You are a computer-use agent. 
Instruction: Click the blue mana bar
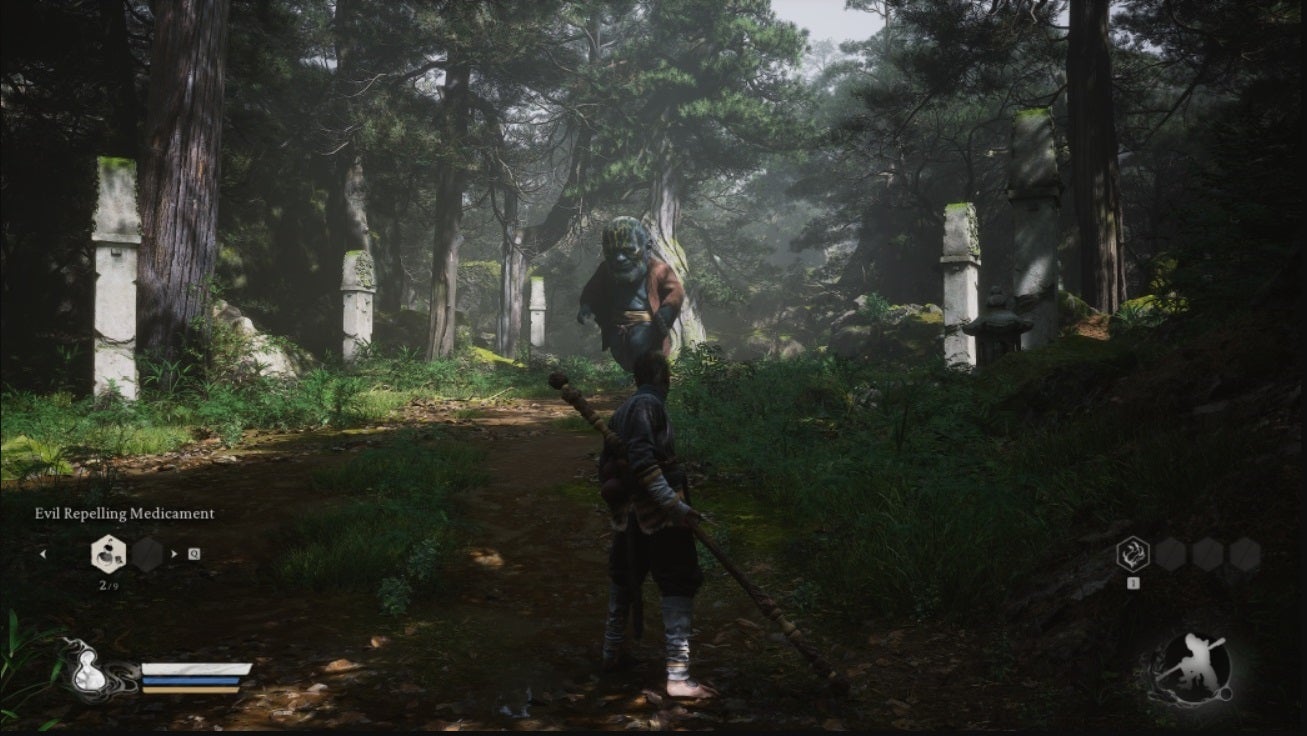coord(192,681)
